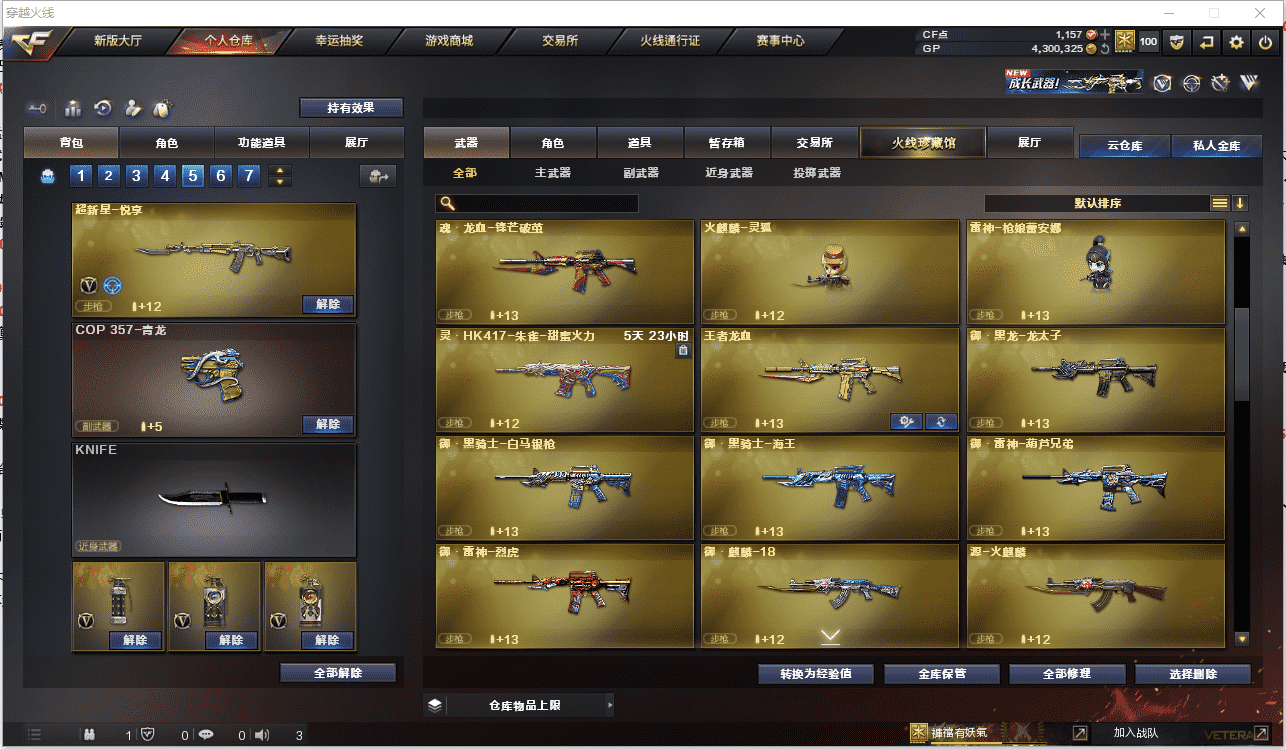Show the 近身武器 melee weapons filter
Image resolution: width=1286 pixels, height=749 pixels.
click(728, 173)
